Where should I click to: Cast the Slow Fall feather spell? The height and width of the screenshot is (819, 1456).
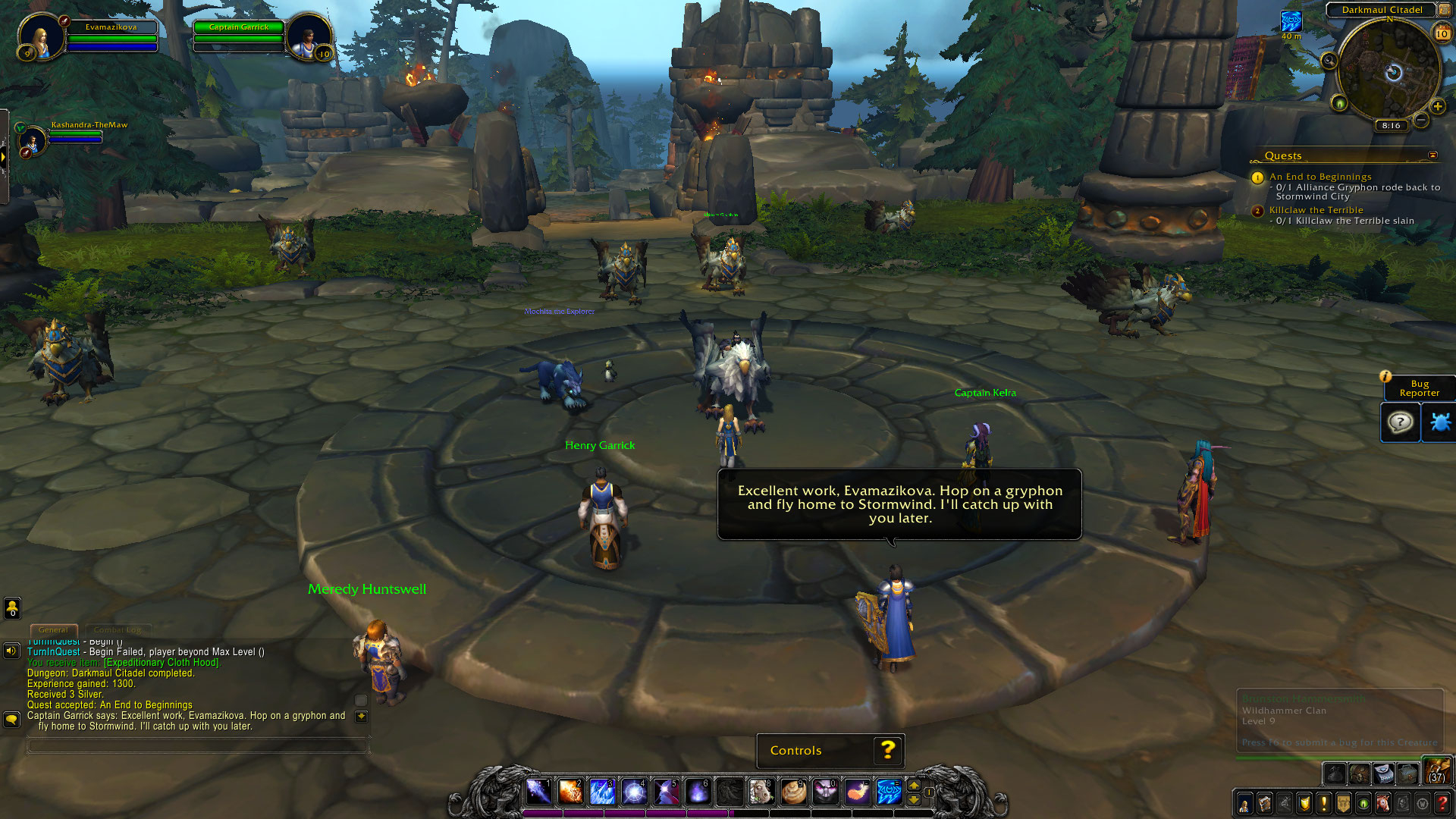pyautogui.click(x=857, y=792)
